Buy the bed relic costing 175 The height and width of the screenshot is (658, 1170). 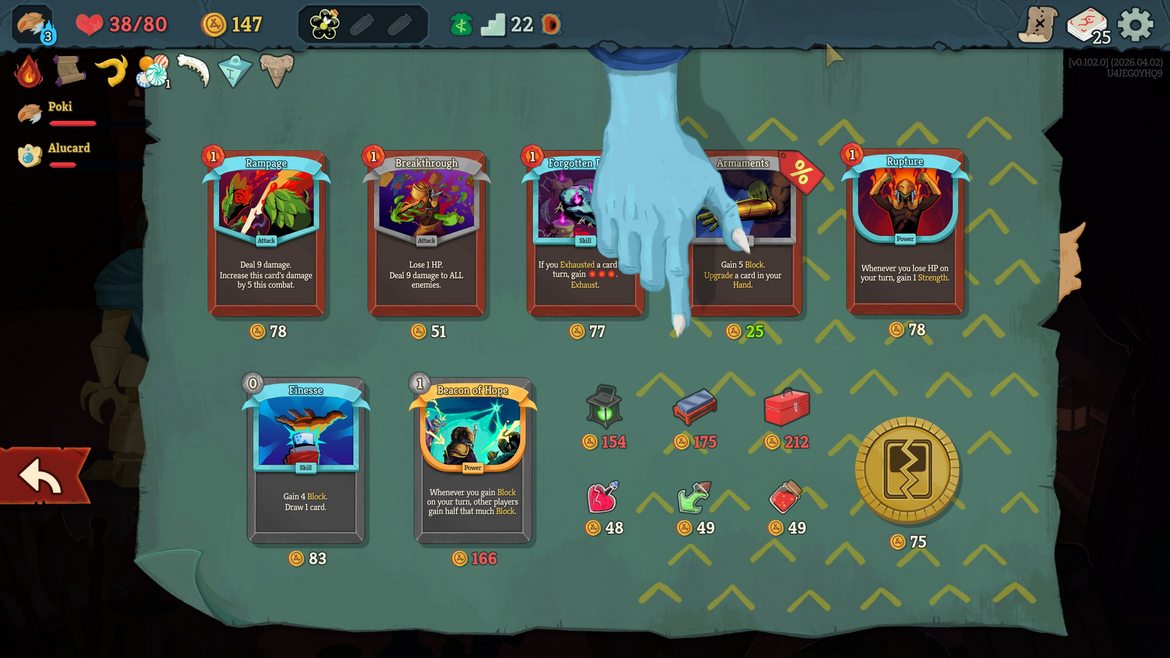695,407
